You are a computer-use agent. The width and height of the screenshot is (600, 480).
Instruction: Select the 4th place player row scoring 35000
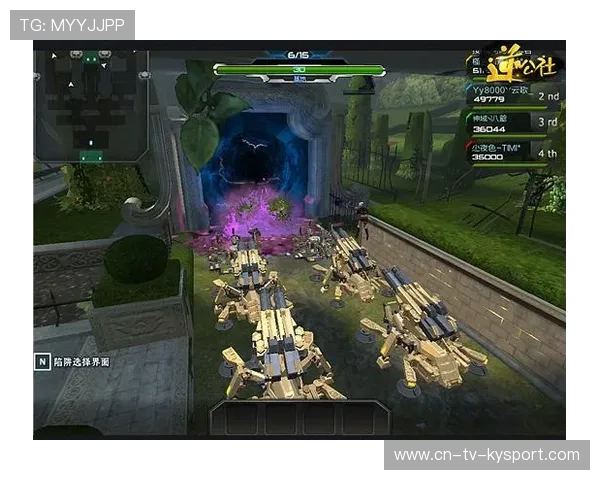point(513,151)
